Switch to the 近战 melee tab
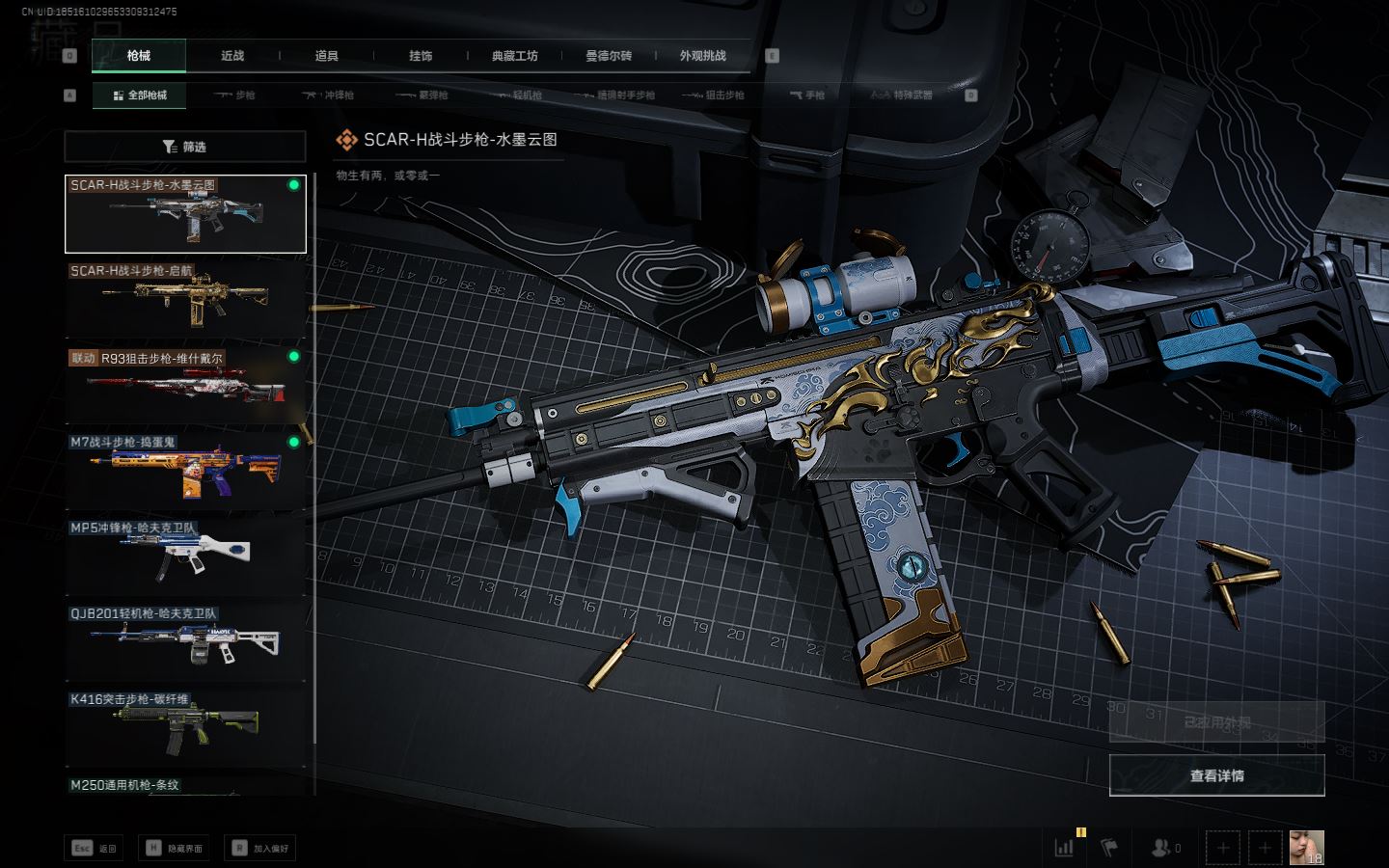The width and height of the screenshot is (1389, 868). click(x=232, y=56)
